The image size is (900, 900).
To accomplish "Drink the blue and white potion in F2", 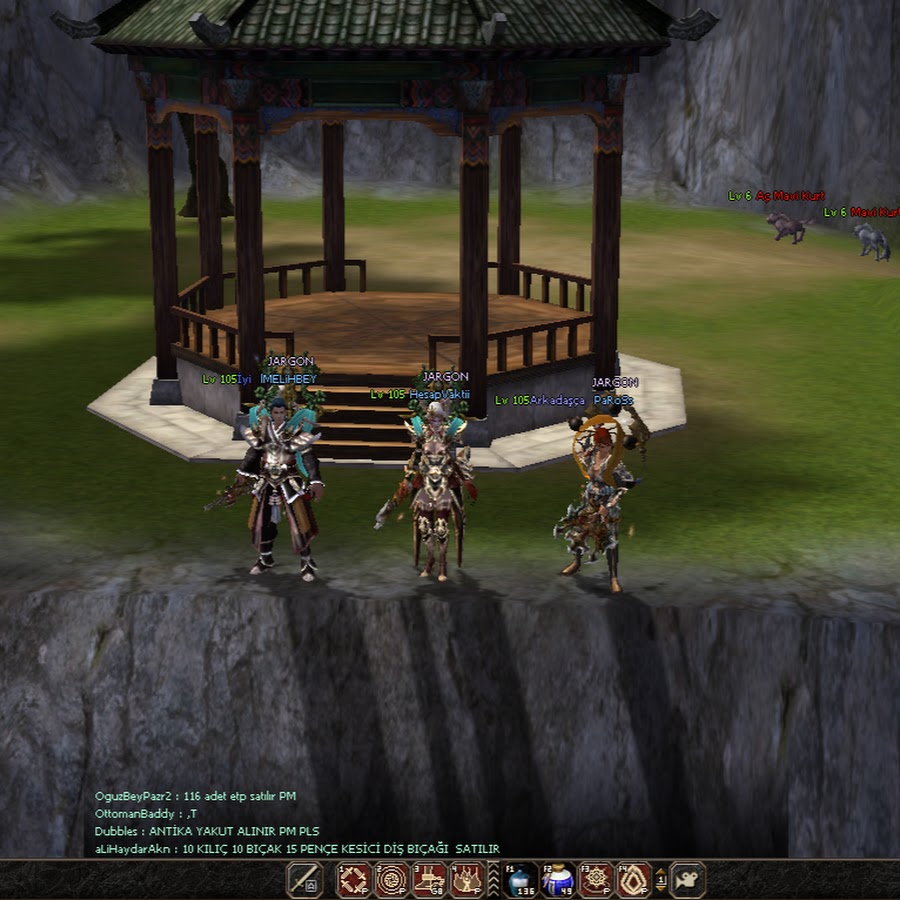I will (558, 880).
